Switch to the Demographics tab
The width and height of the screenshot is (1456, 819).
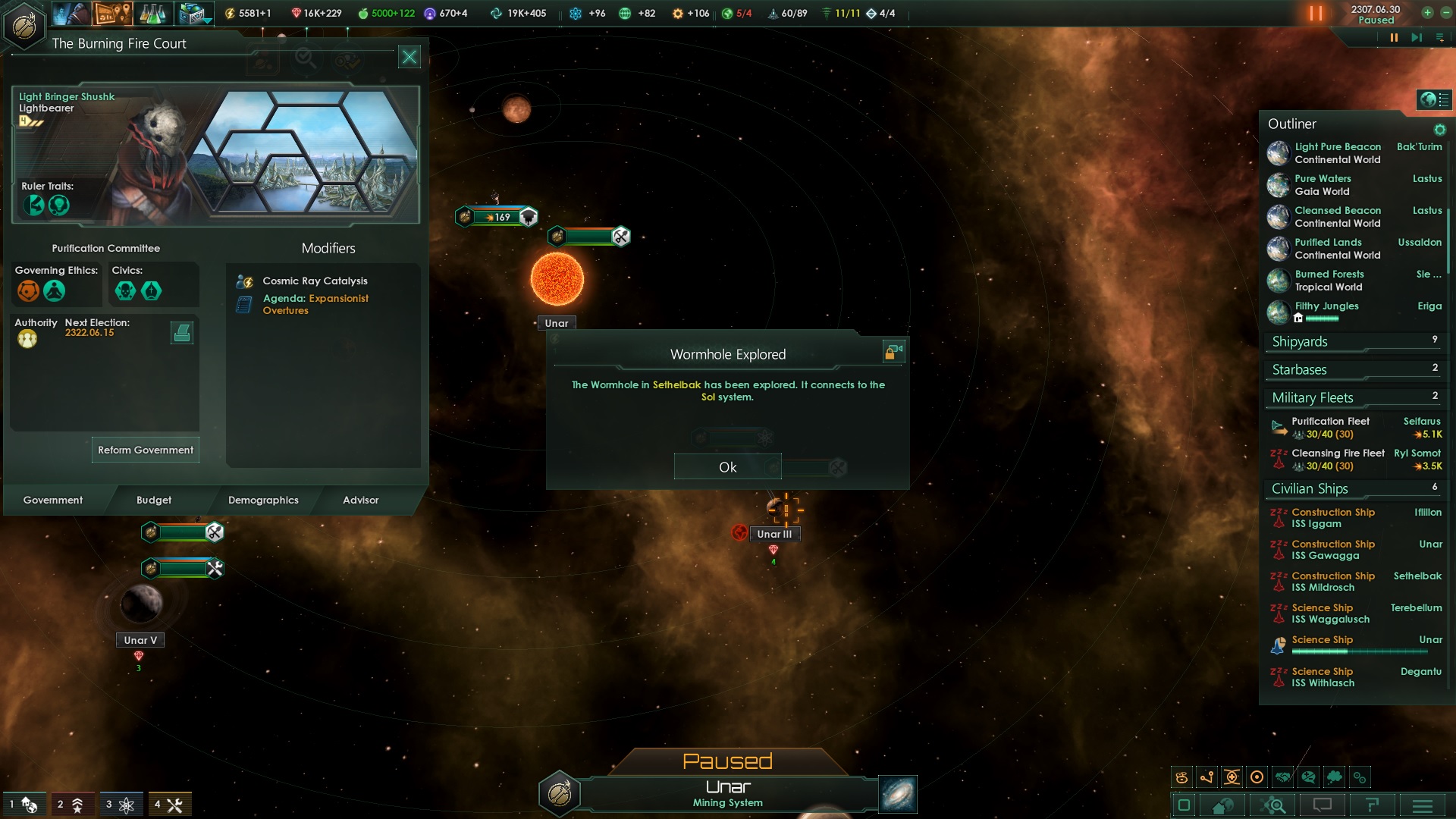point(262,500)
